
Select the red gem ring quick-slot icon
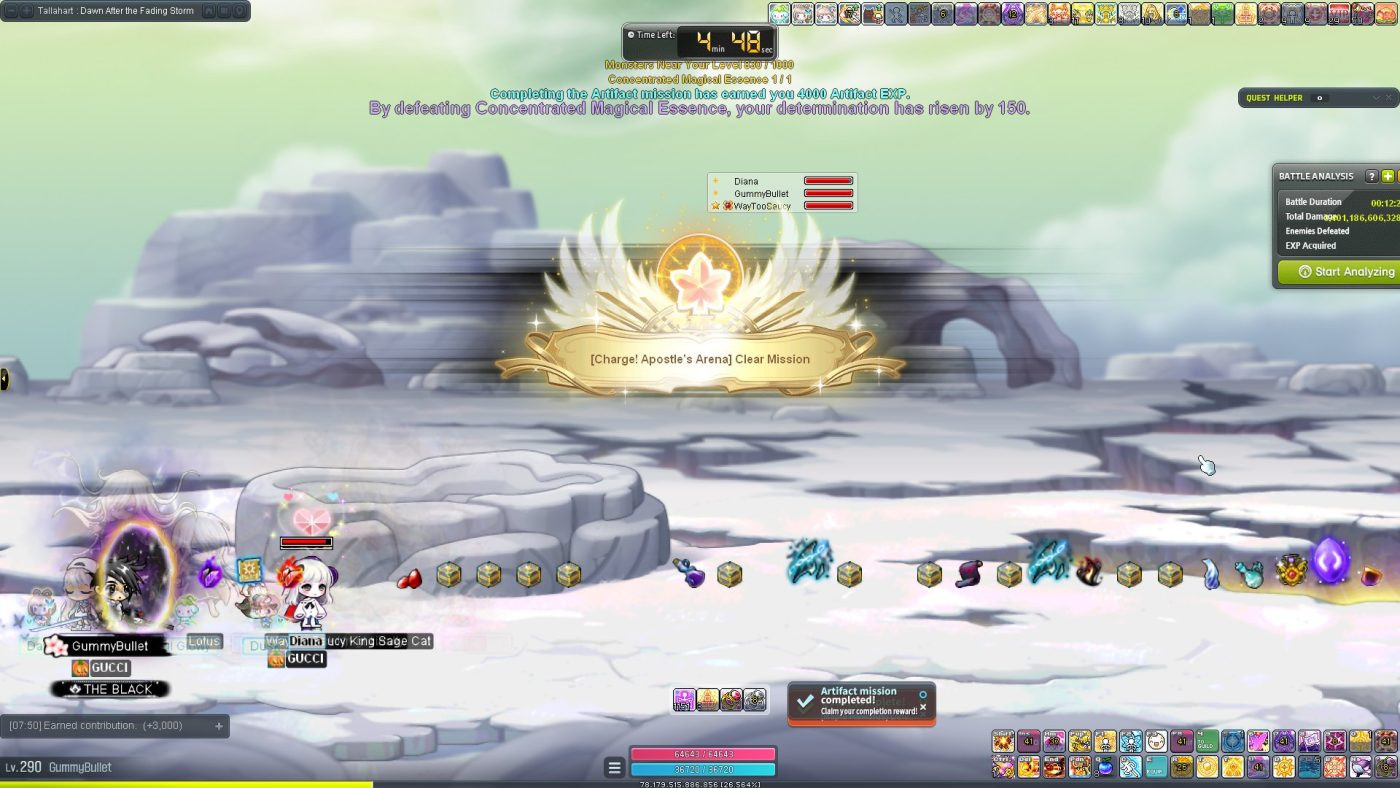click(731, 700)
